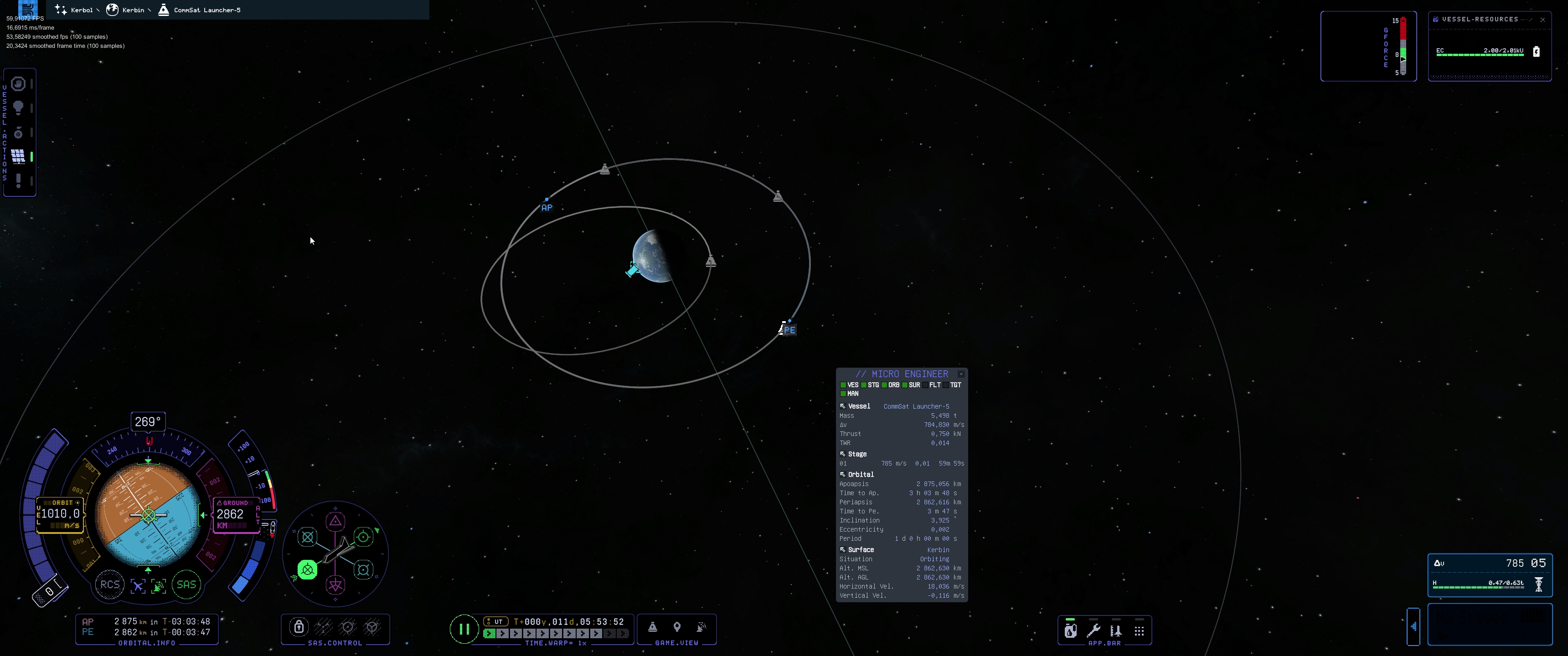The height and width of the screenshot is (656, 1568).
Task: Toggle the solar panels vessel action
Action: click(x=18, y=156)
